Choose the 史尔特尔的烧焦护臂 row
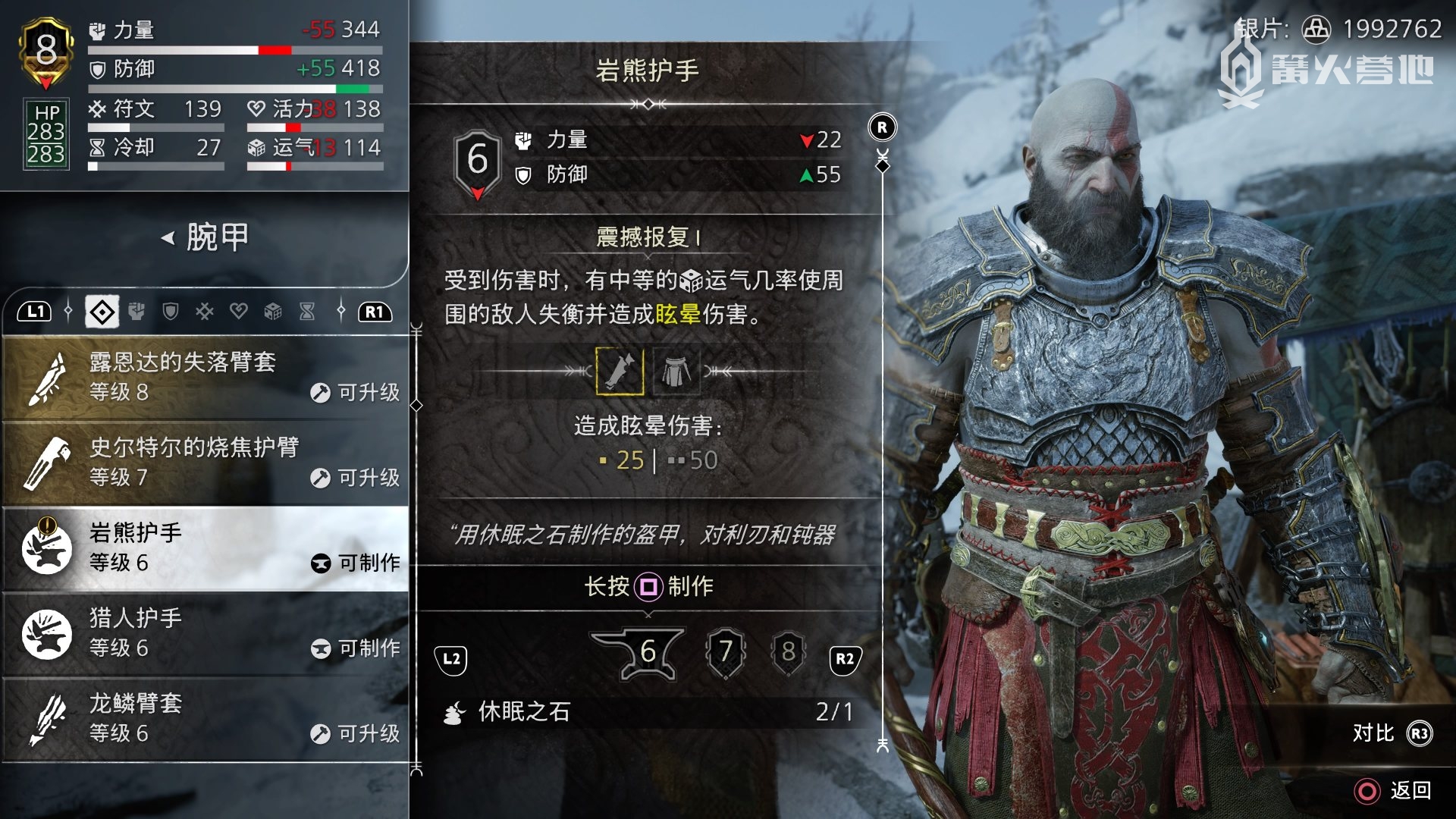 pos(205,463)
